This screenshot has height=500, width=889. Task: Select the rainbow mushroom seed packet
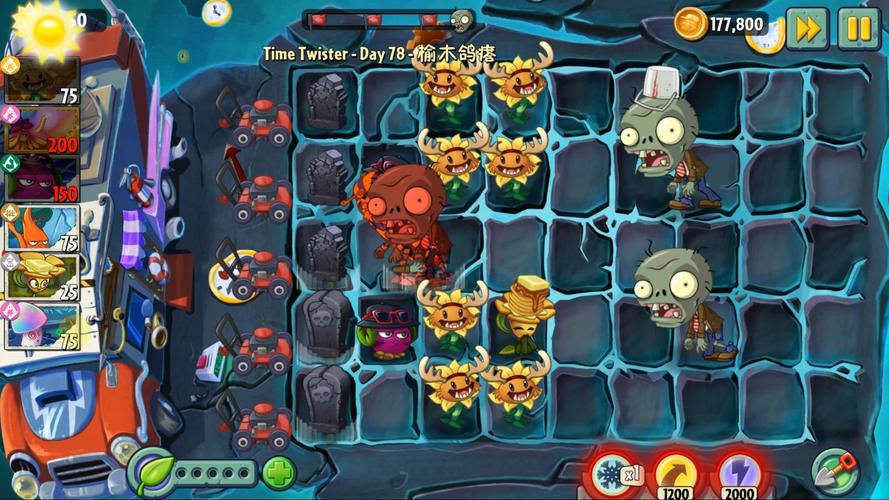(42, 326)
